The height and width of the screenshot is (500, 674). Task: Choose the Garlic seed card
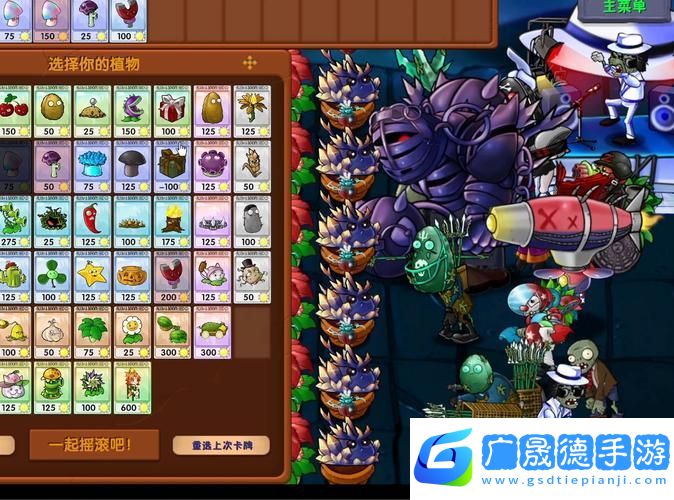pyautogui.click(x=53, y=333)
